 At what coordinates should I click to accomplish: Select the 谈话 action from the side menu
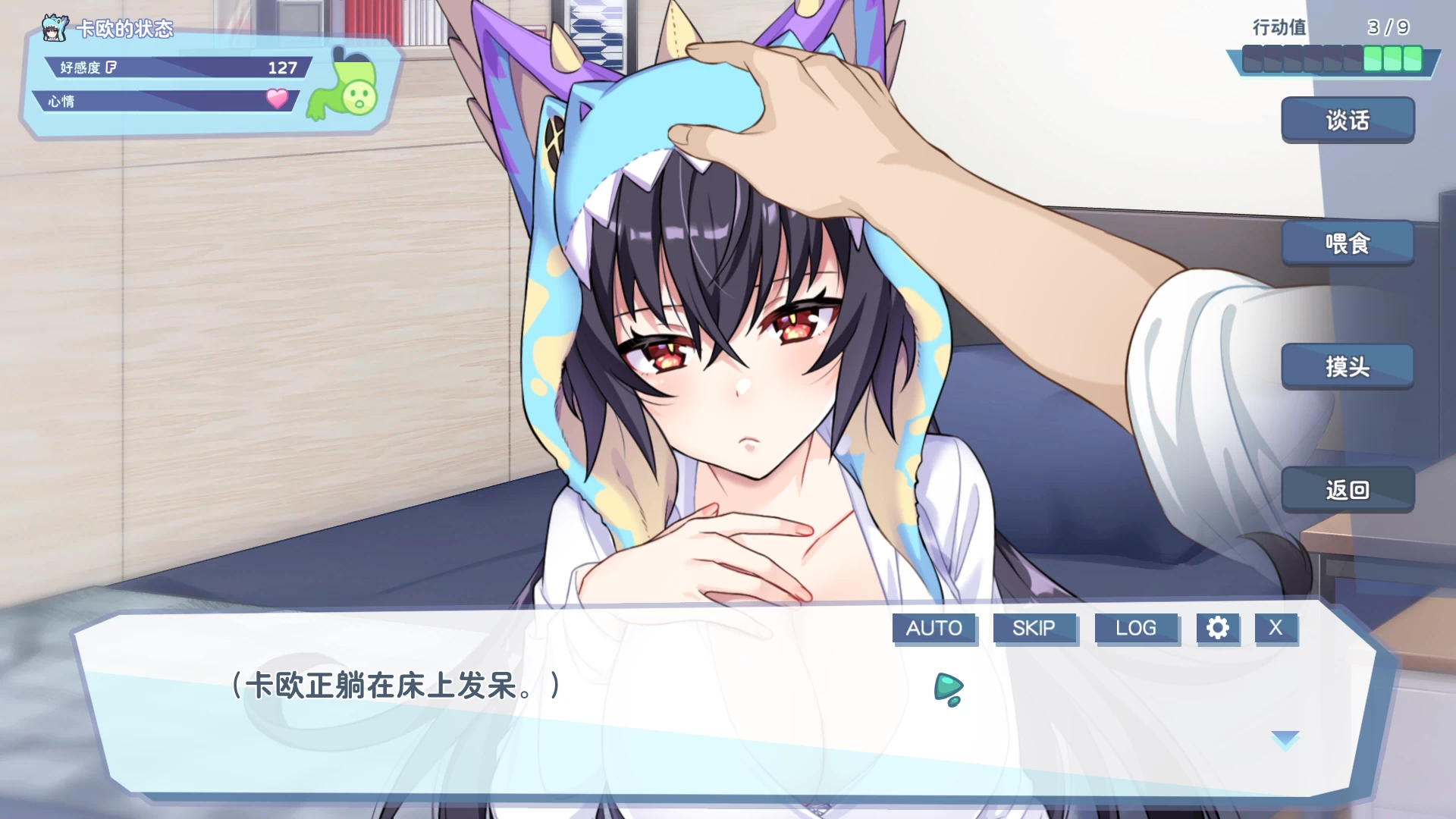pyautogui.click(x=1348, y=120)
